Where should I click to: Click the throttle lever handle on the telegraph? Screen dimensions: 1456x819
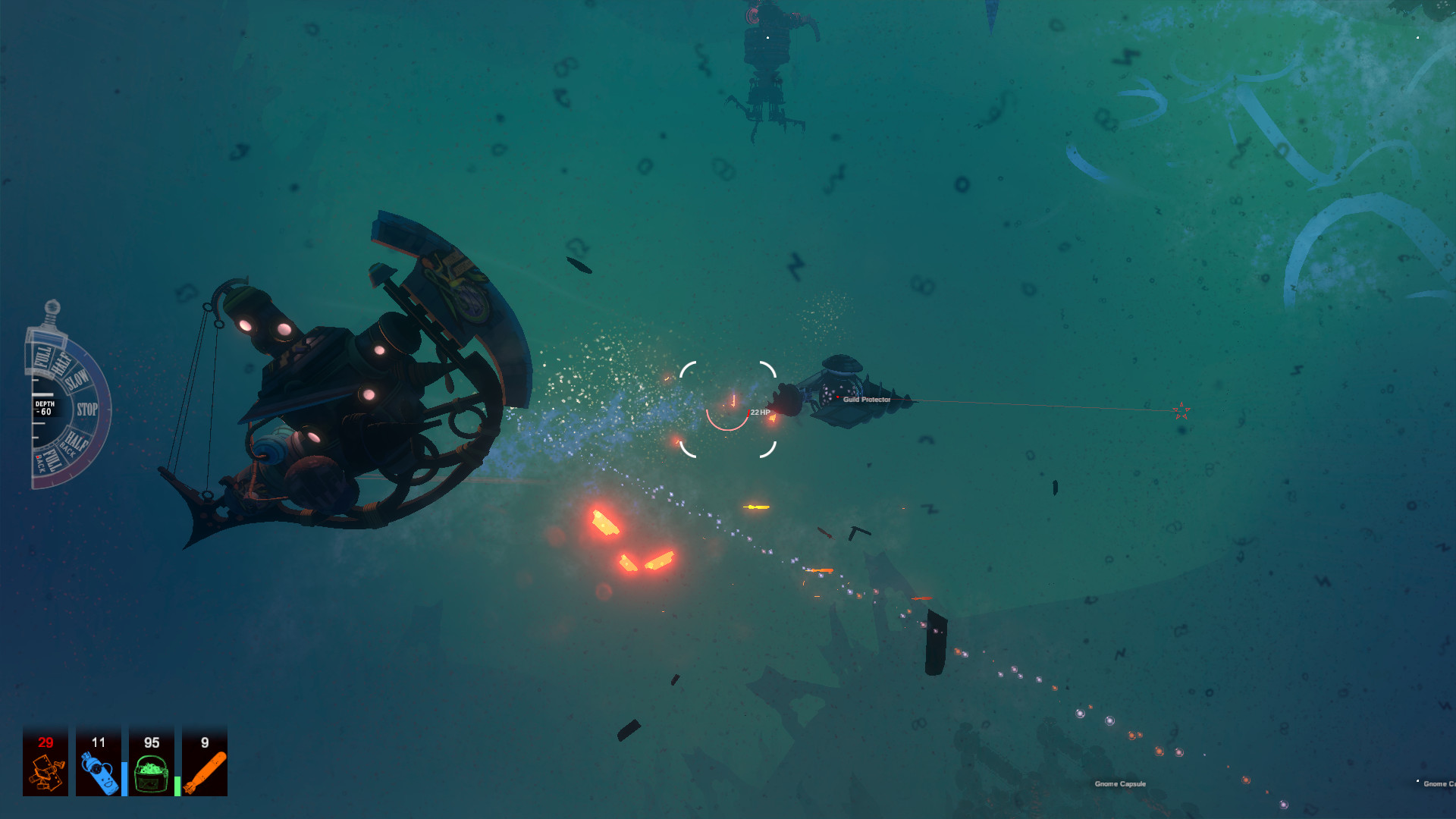51,308
